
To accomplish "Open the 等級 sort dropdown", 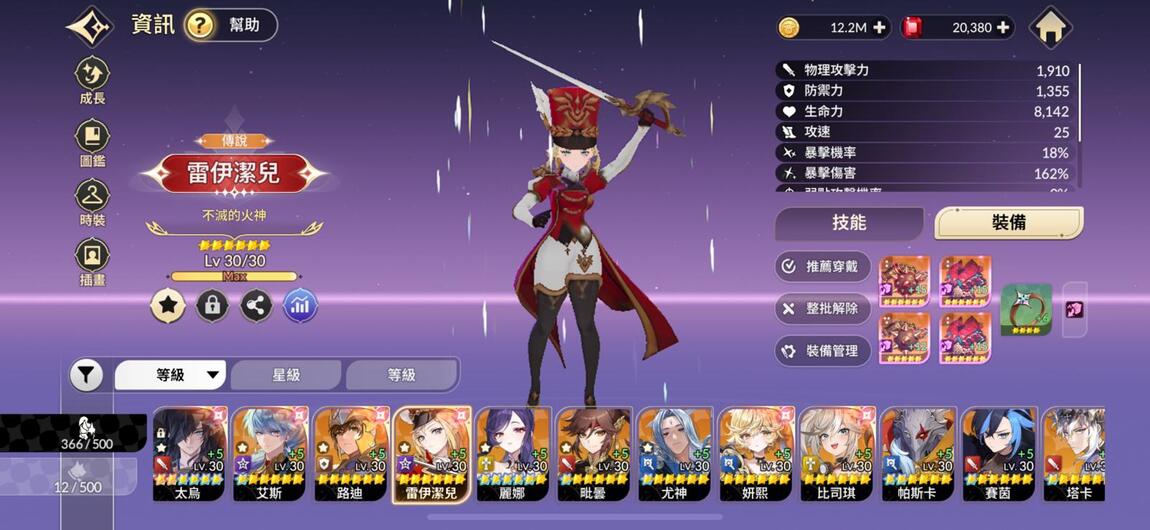I will click(171, 375).
